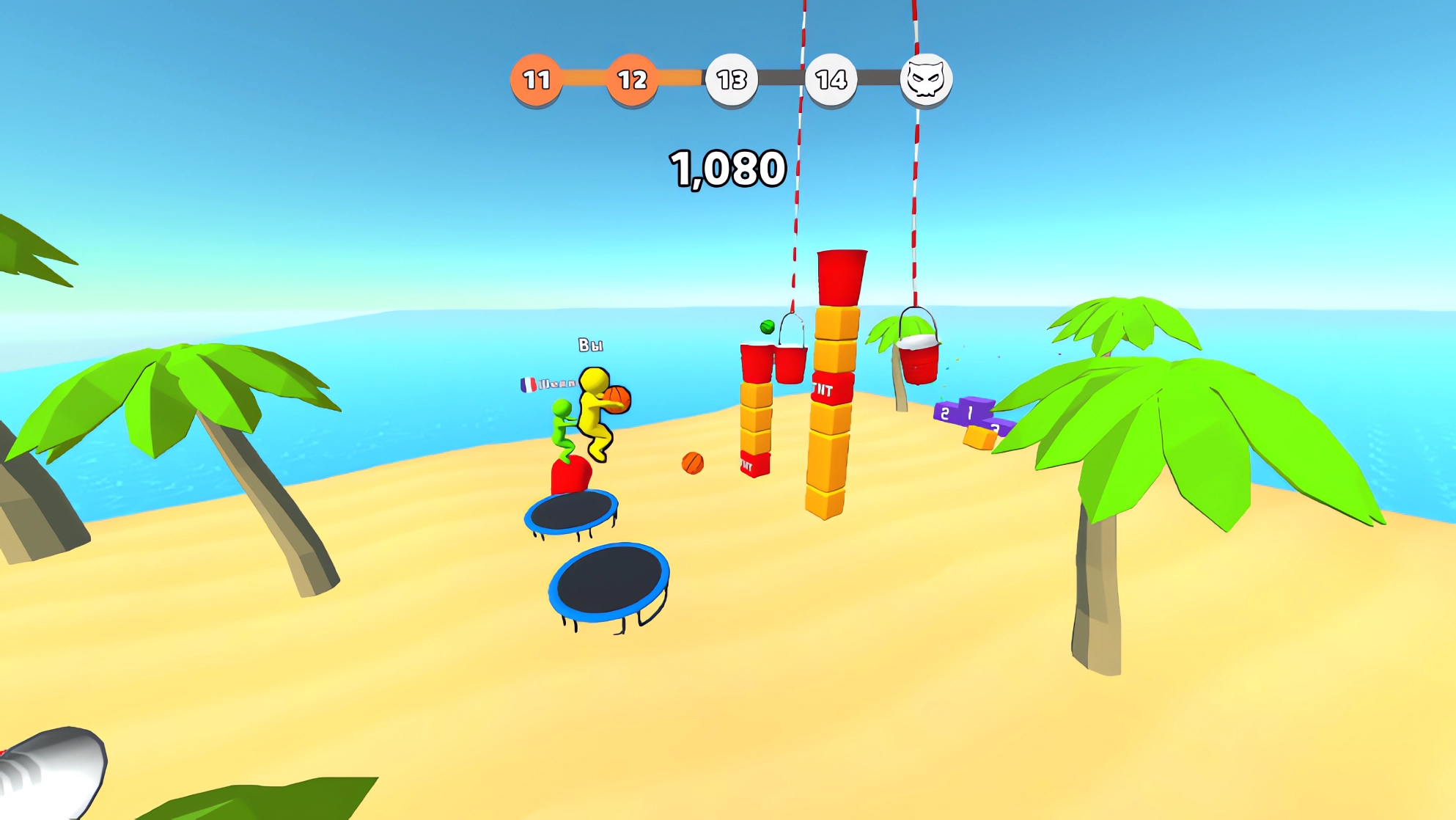Select the 'Вы' player name label

(x=591, y=345)
